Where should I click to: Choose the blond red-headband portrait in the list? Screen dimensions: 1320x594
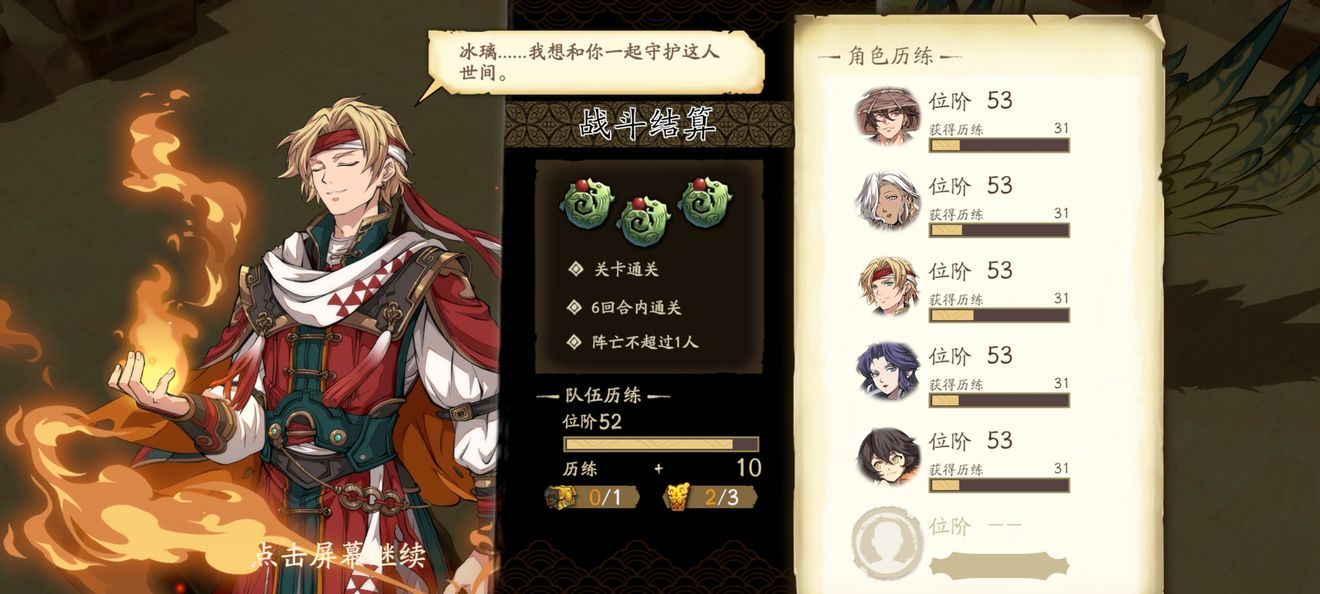coord(887,286)
